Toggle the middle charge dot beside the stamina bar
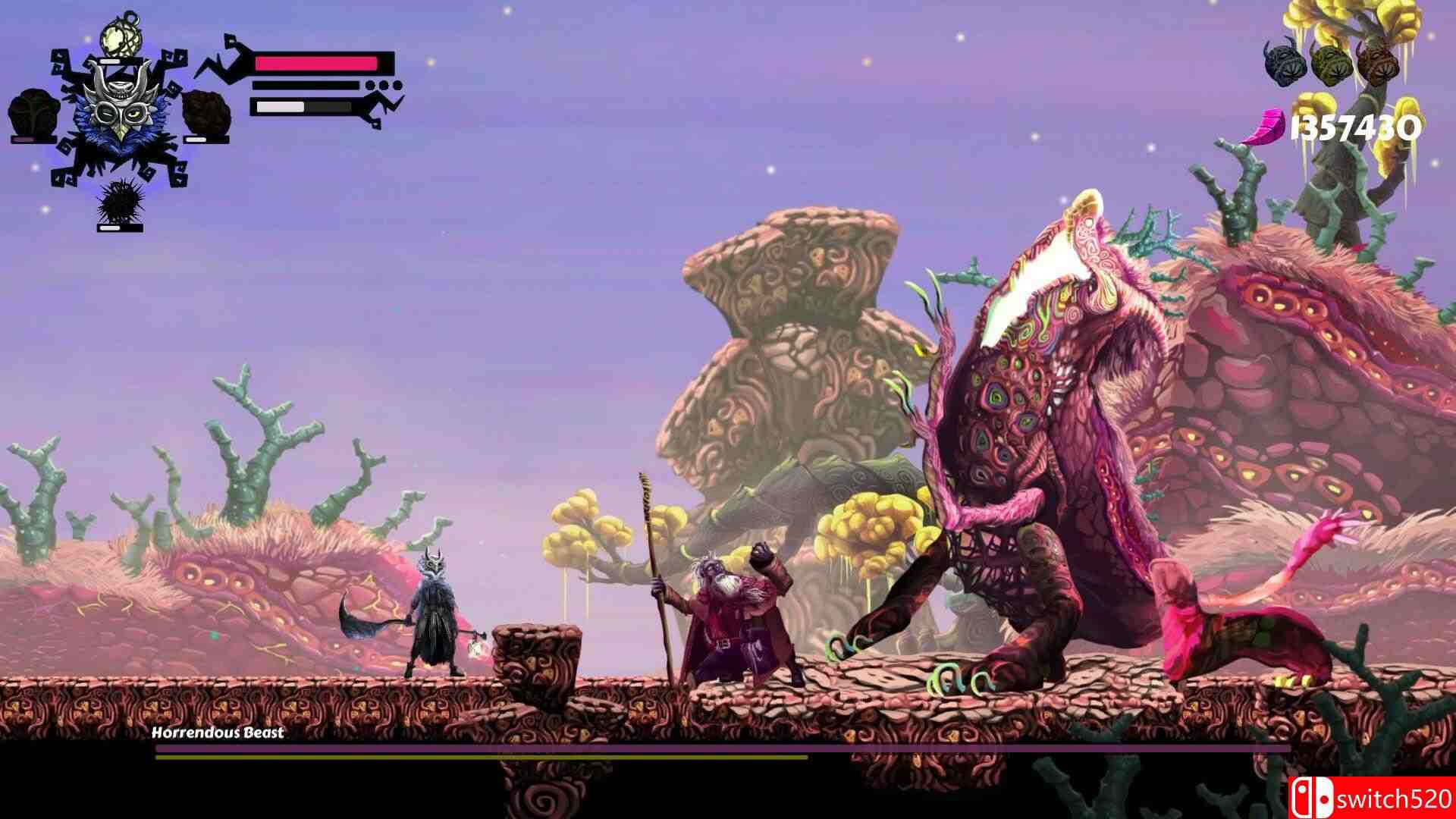1456x819 pixels. (x=384, y=86)
